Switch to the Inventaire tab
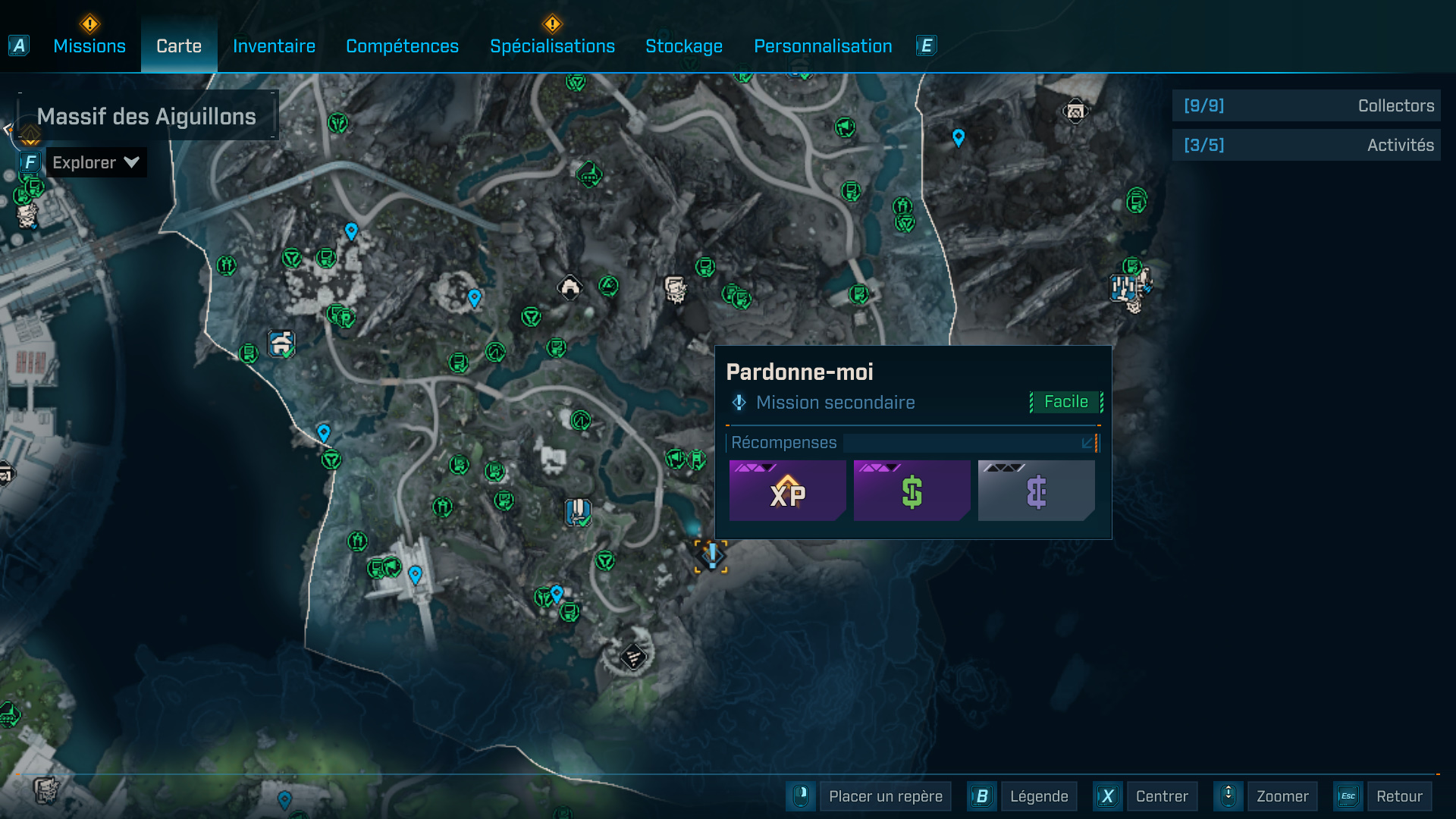 274,45
